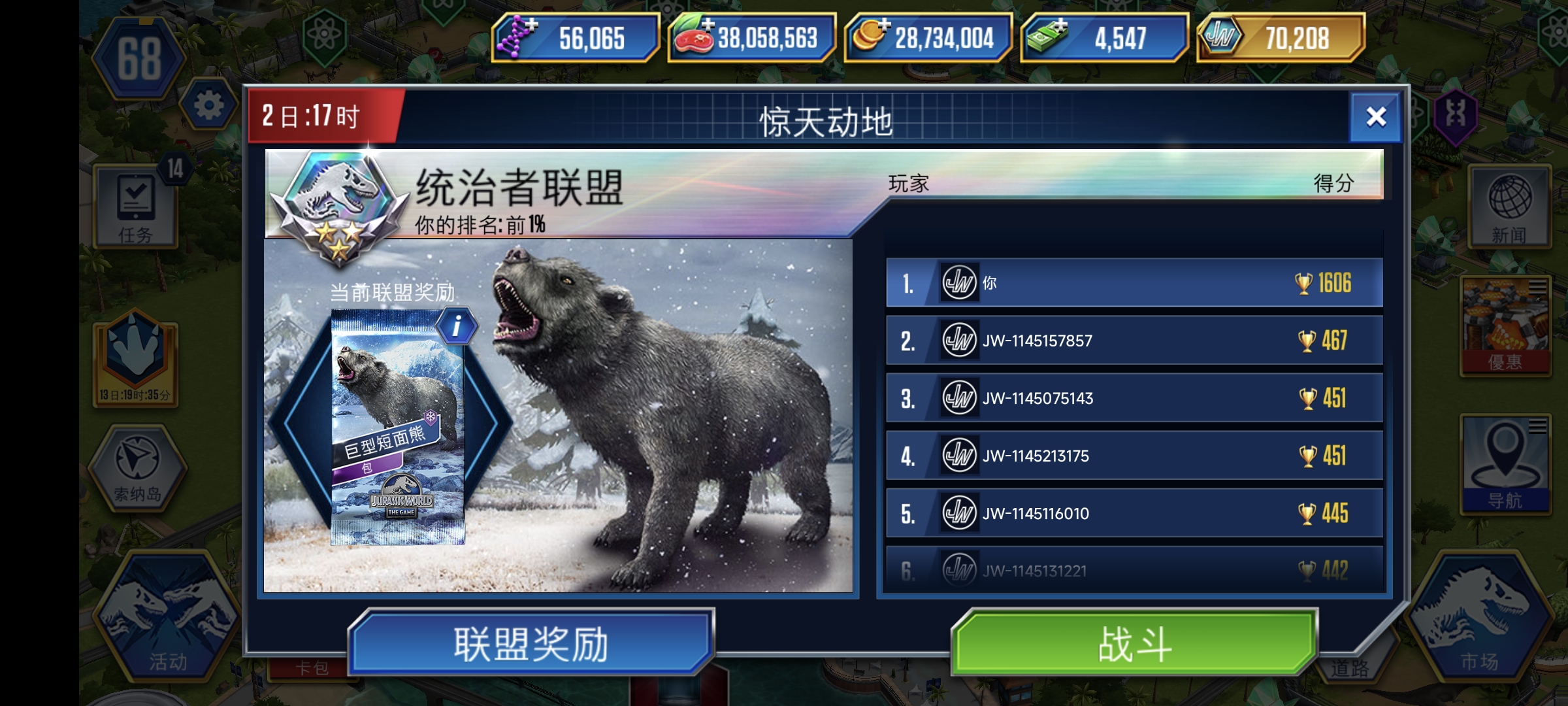Click the 導航 map pin icon
Viewport: 1568px width, 706px height.
(1507, 462)
